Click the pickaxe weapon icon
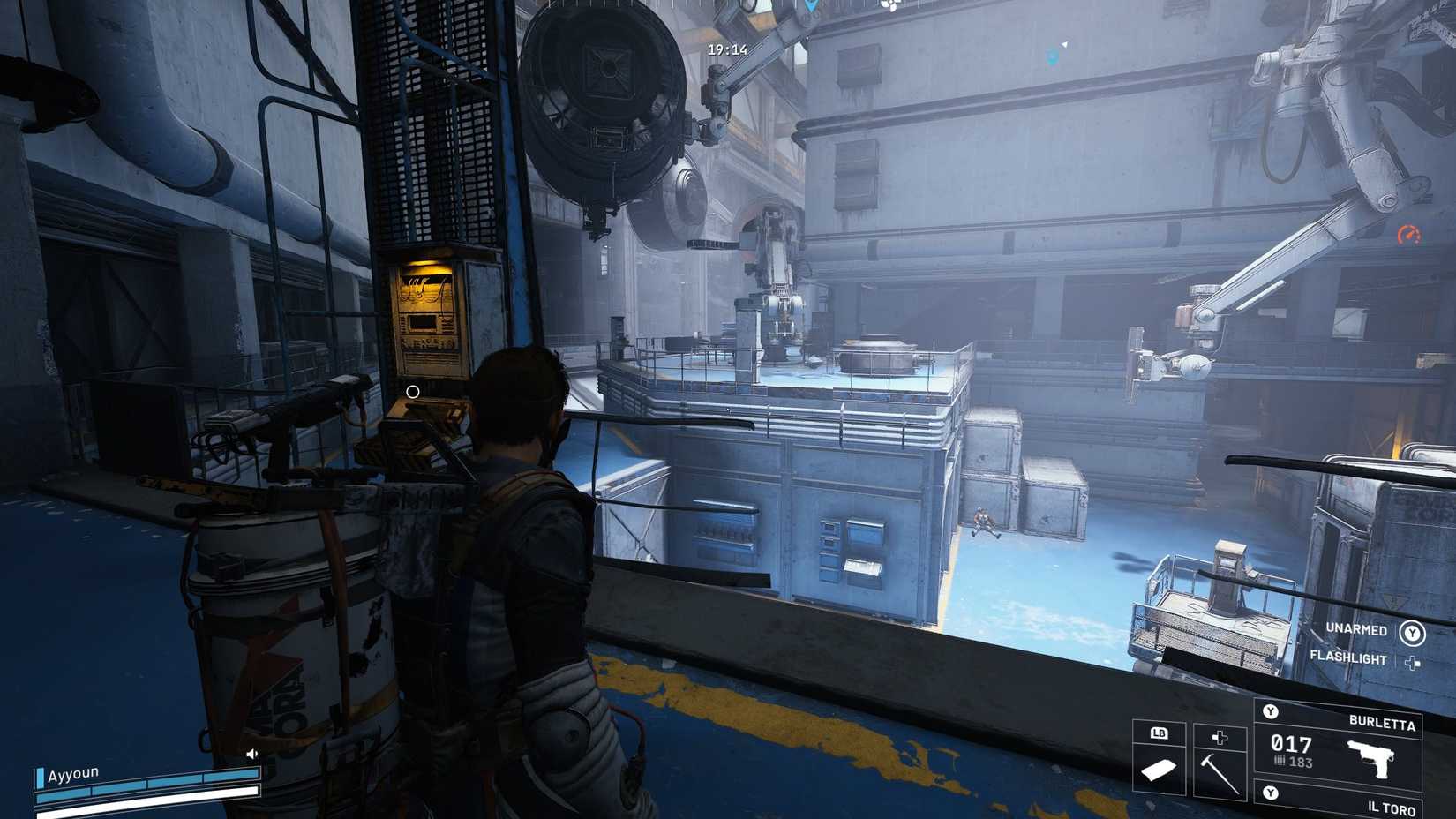This screenshot has width=1456, height=819. click(x=1220, y=772)
